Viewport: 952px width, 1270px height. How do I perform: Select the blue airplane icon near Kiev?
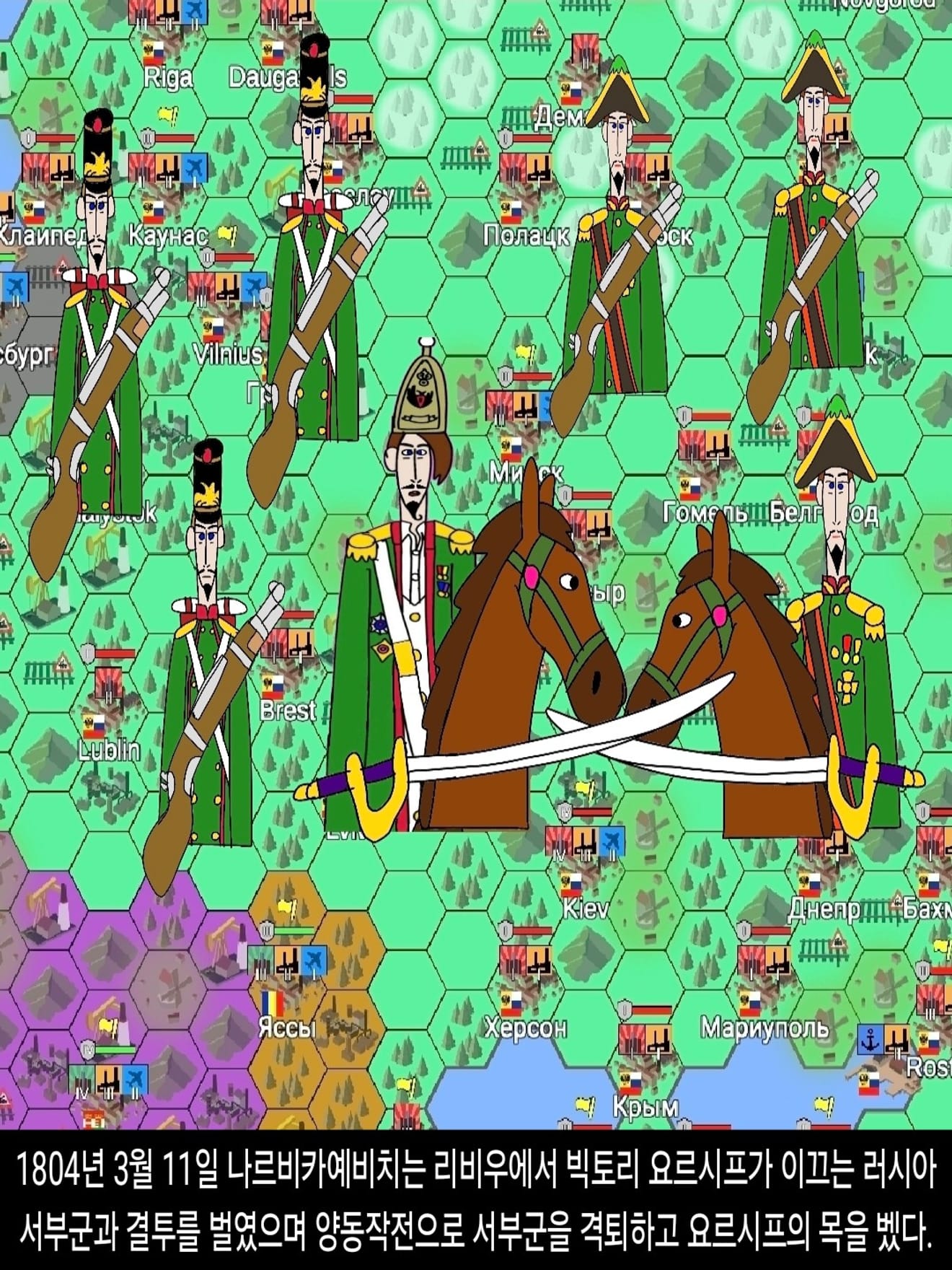coord(612,839)
